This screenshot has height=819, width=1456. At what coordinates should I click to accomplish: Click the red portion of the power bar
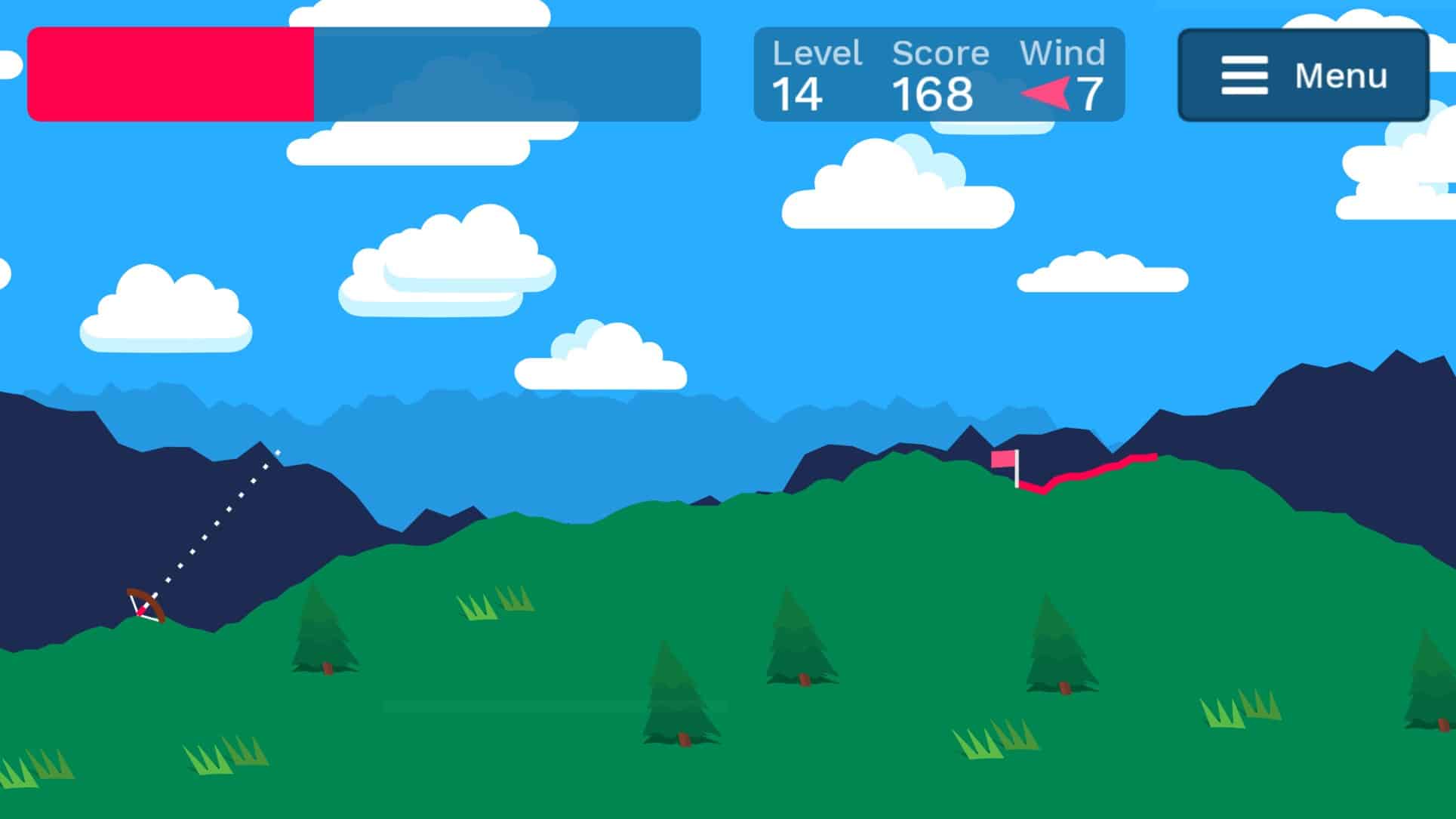[x=170, y=73]
